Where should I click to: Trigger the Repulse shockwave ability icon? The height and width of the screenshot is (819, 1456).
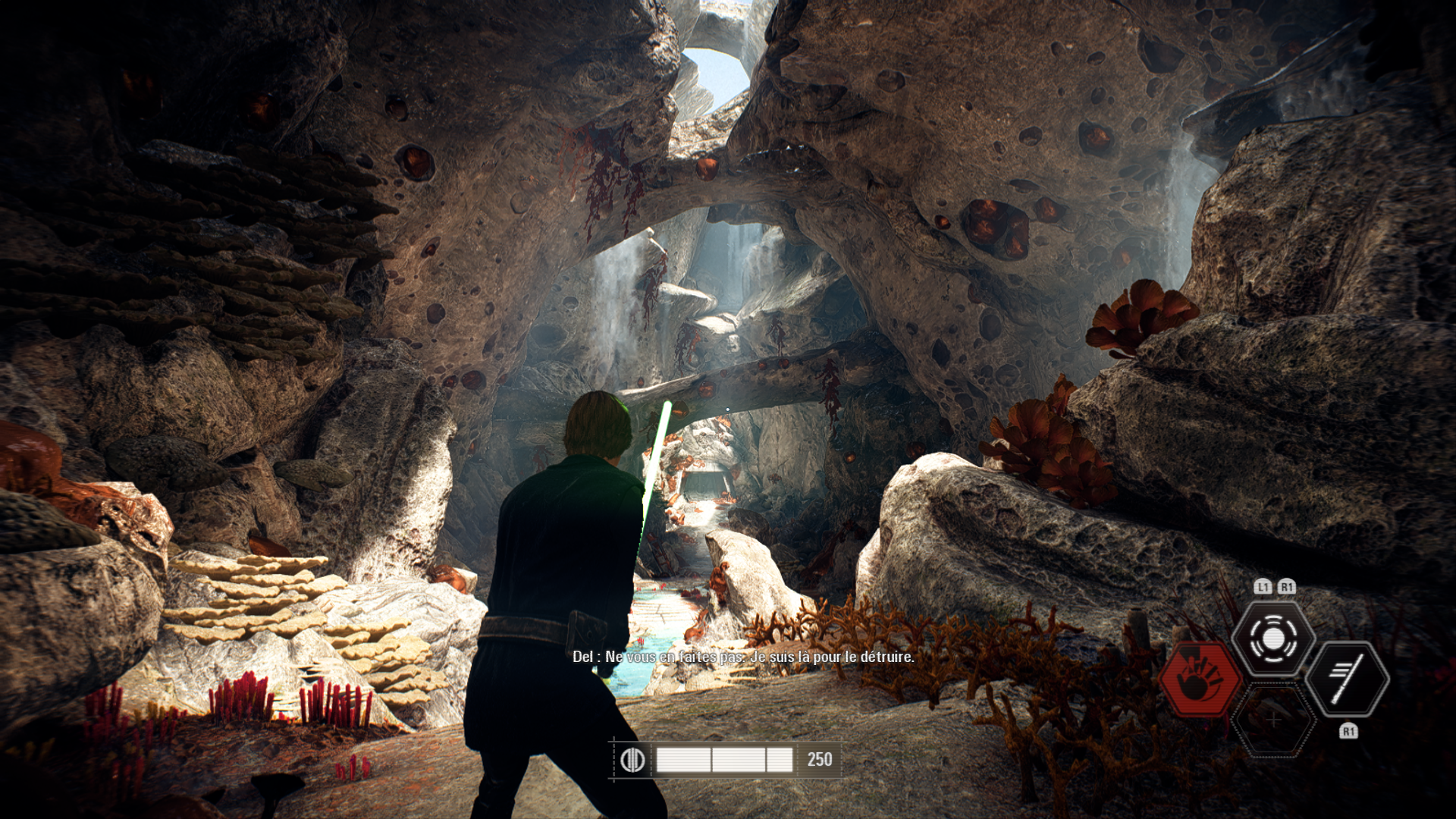(x=1273, y=639)
